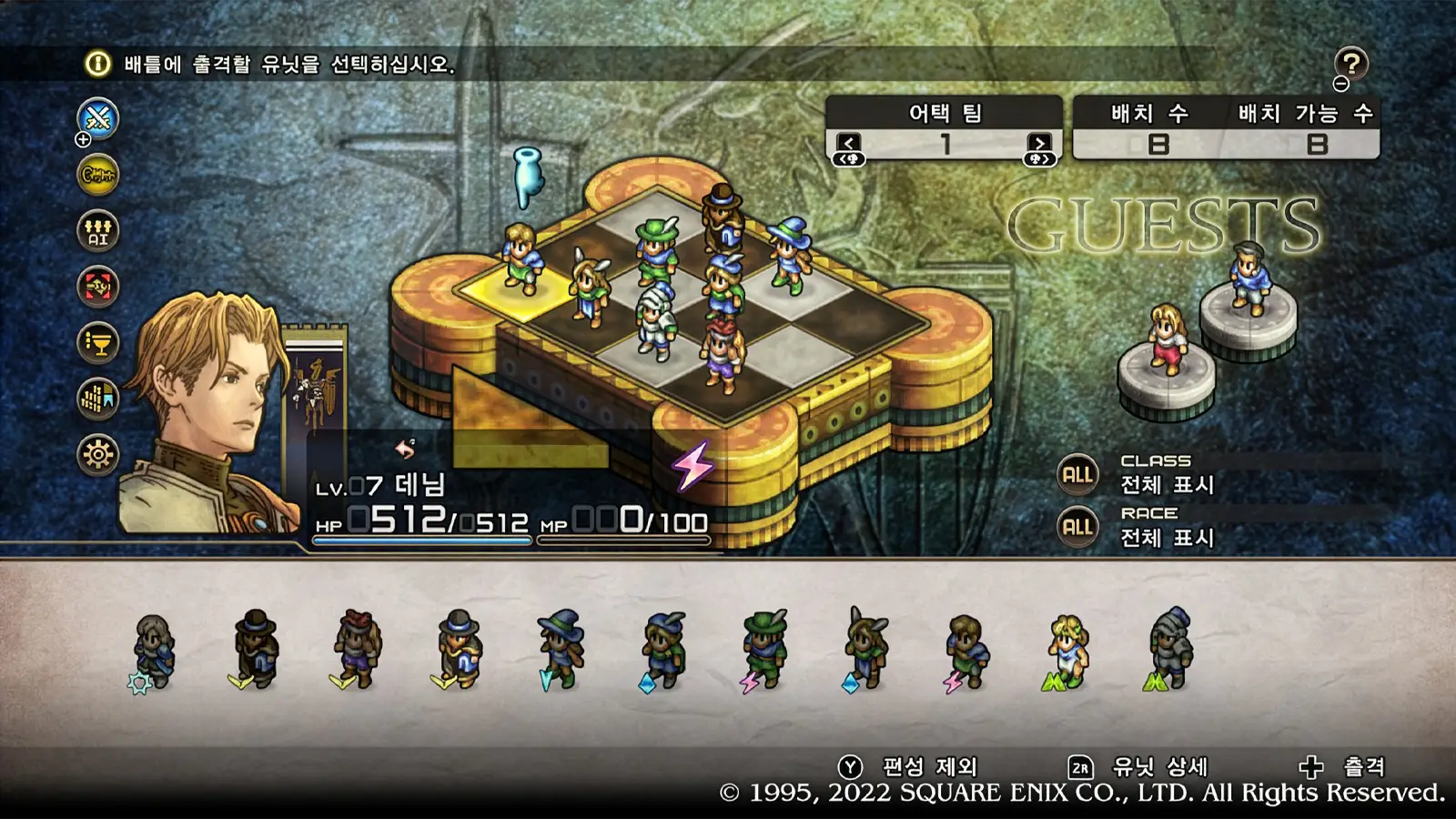Click the question mark help icon
This screenshot has width=1456, height=819.
click(1350, 62)
